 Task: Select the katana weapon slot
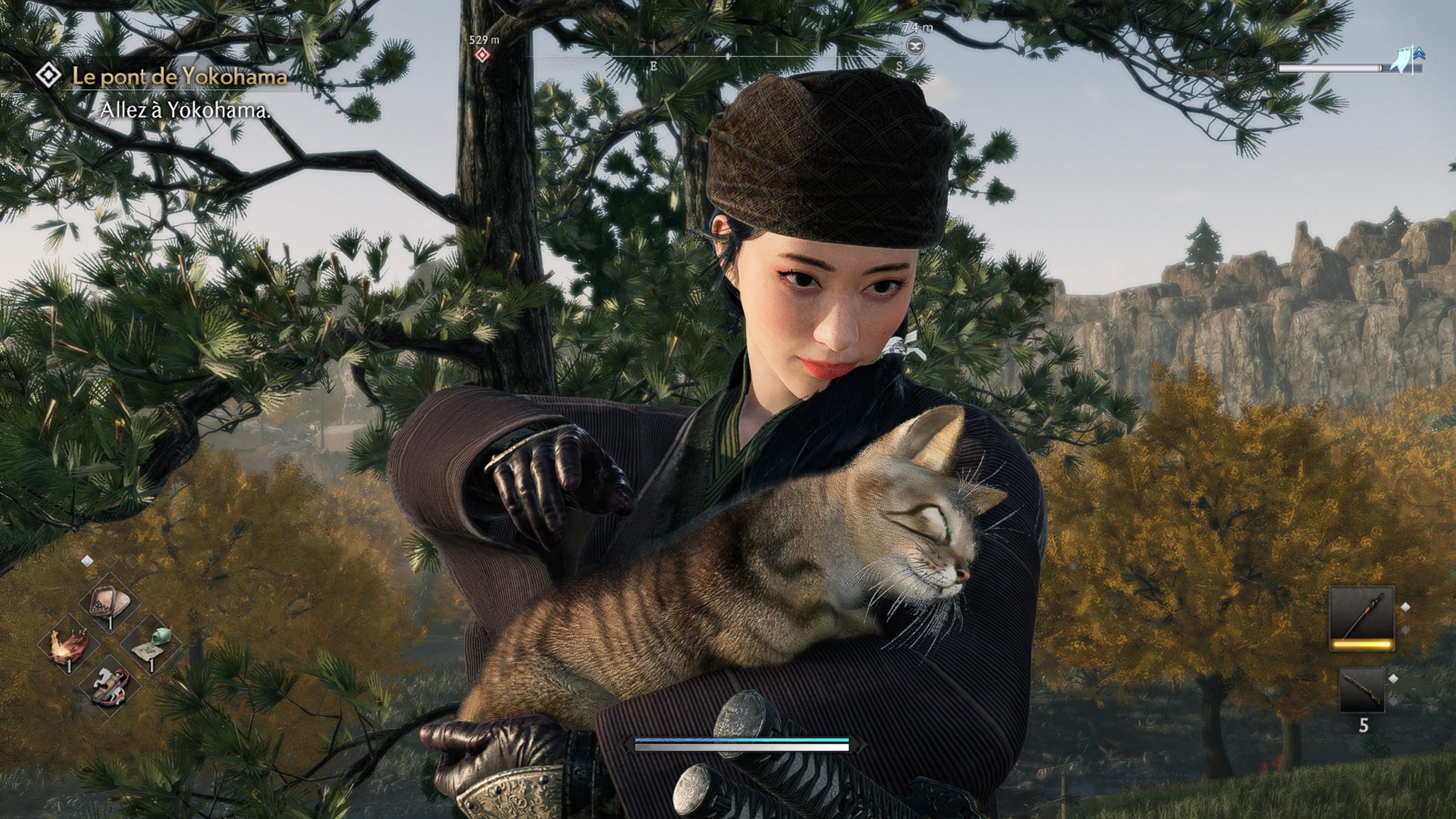pos(1361,619)
